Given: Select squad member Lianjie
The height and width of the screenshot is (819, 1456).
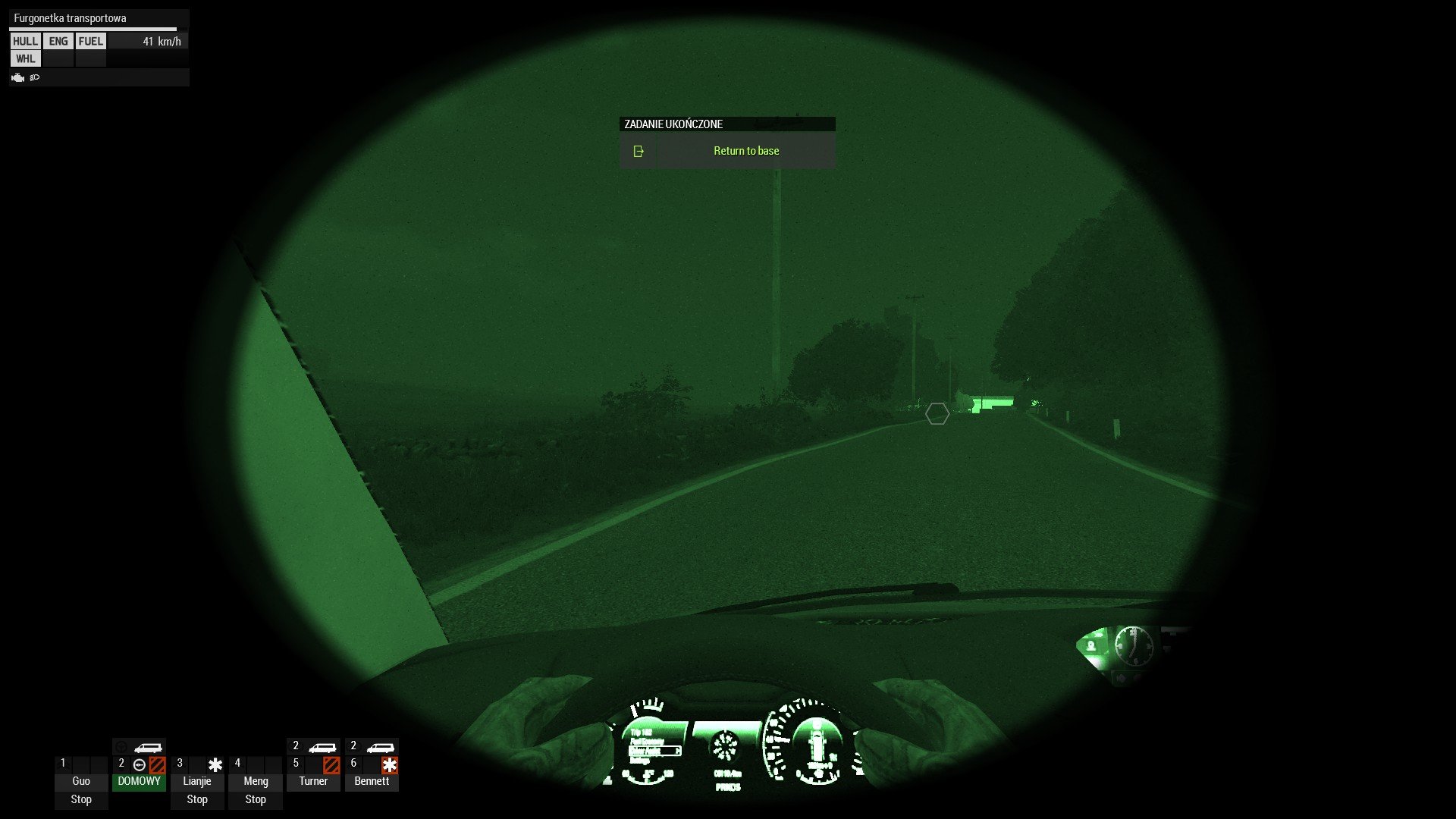Looking at the screenshot, I should tap(197, 781).
